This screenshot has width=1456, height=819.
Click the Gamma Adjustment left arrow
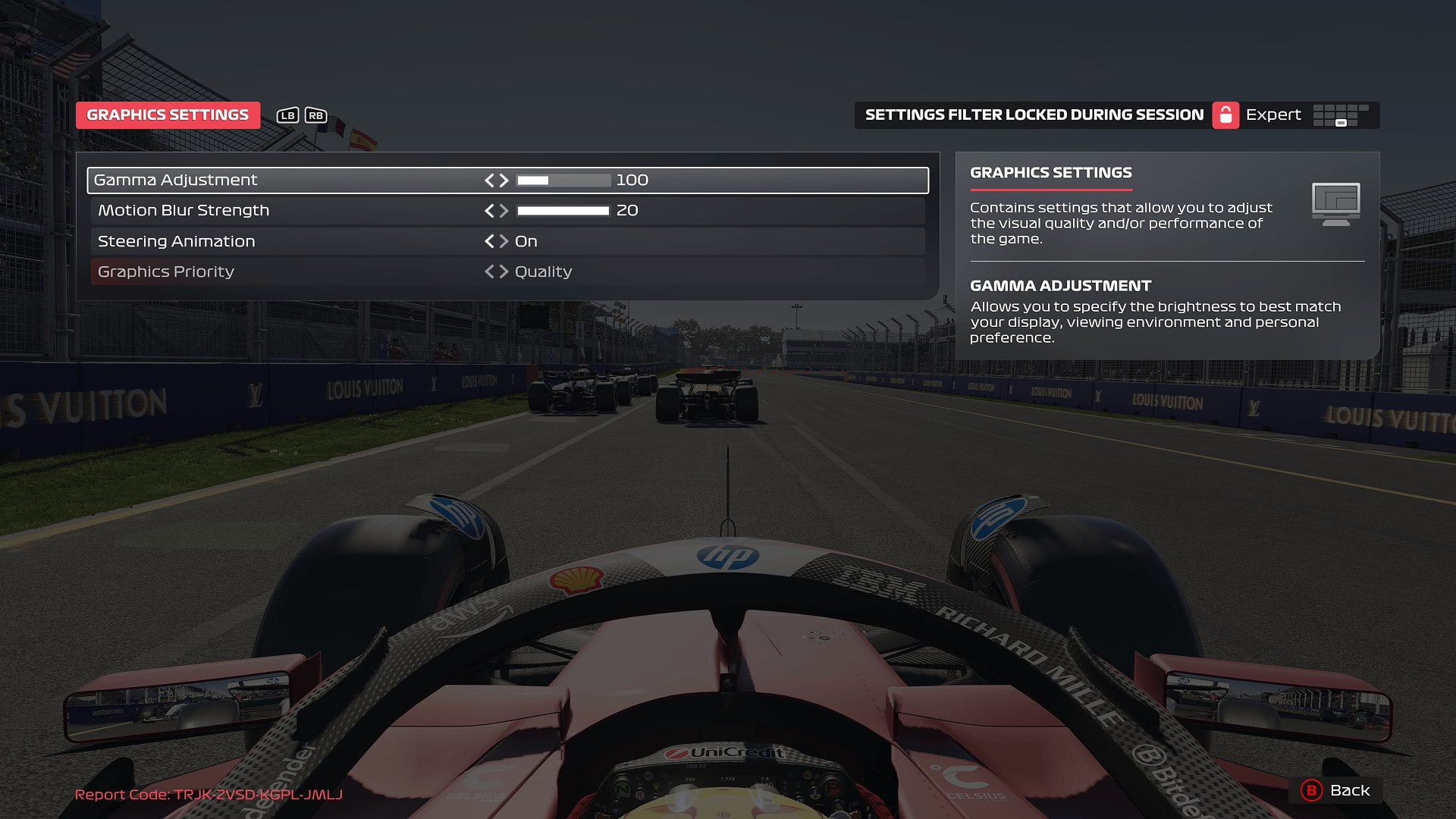pyautogui.click(x=491, y=180)
